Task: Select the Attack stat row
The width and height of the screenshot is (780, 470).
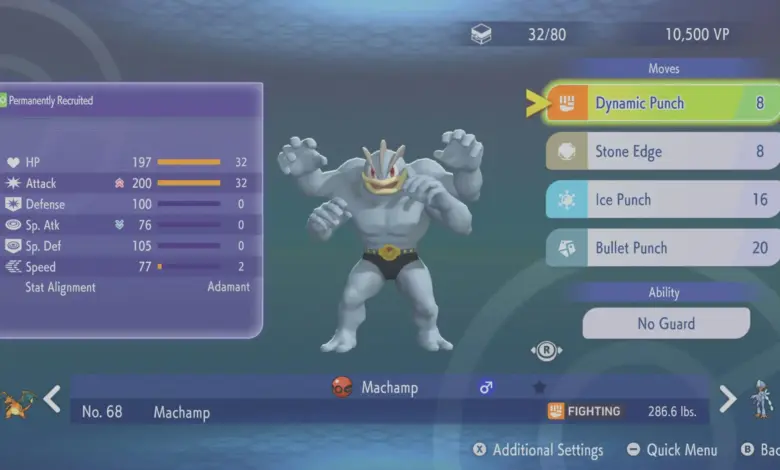Action: click(128, 183)
